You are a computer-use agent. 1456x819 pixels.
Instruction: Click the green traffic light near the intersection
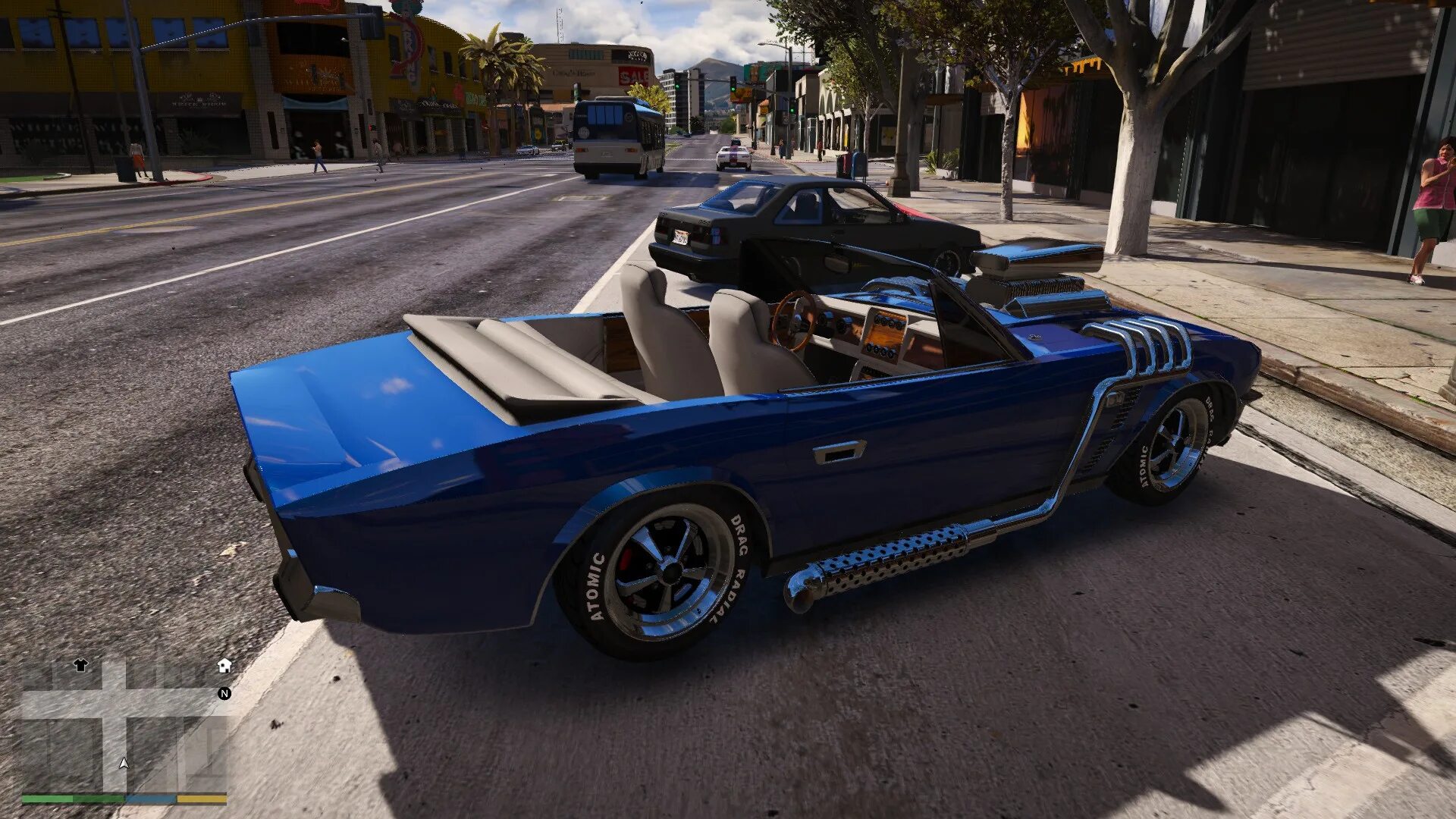click(x=733, y=89)
